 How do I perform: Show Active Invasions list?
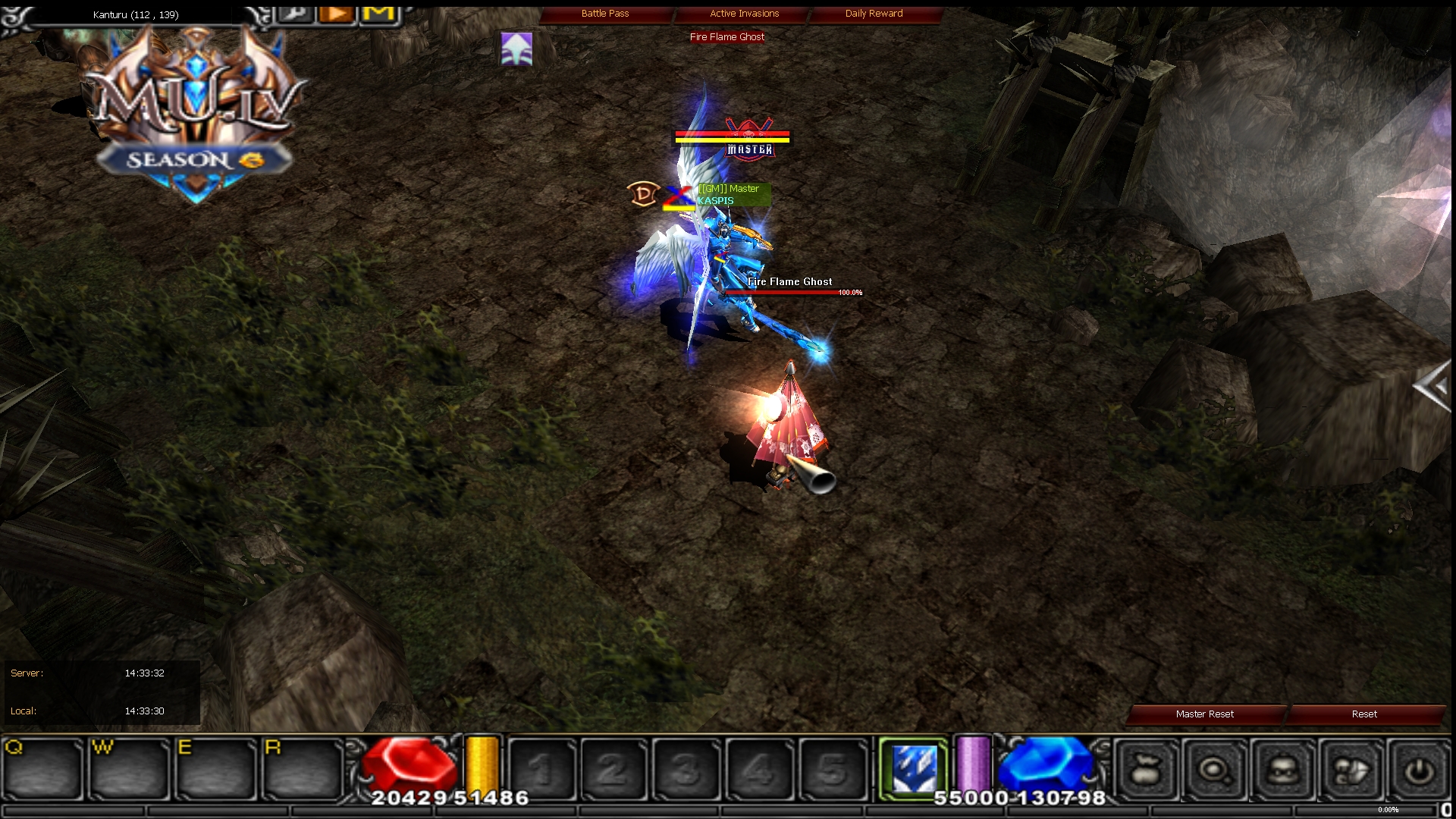pos(744,14)
